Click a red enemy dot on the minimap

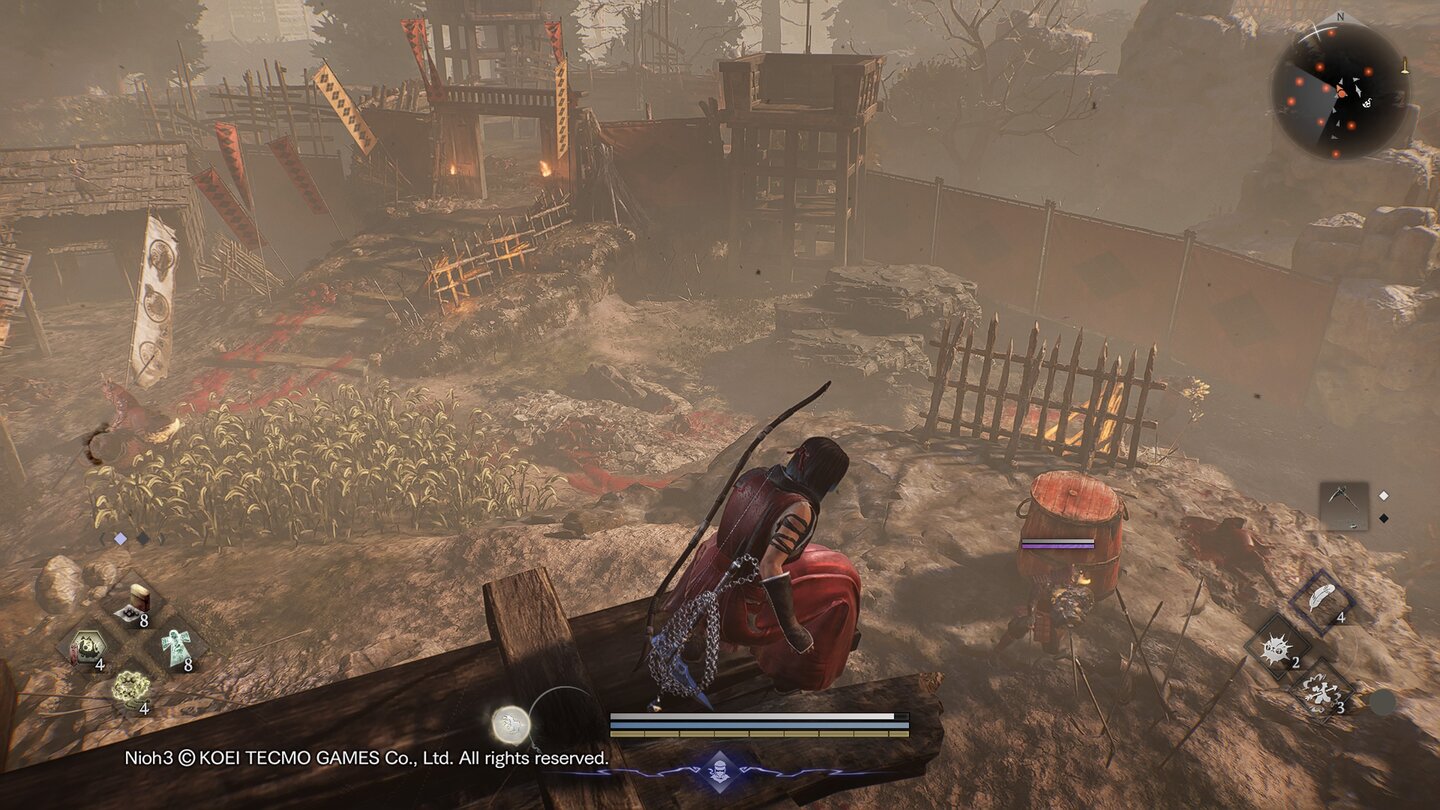coord(1368,71)
